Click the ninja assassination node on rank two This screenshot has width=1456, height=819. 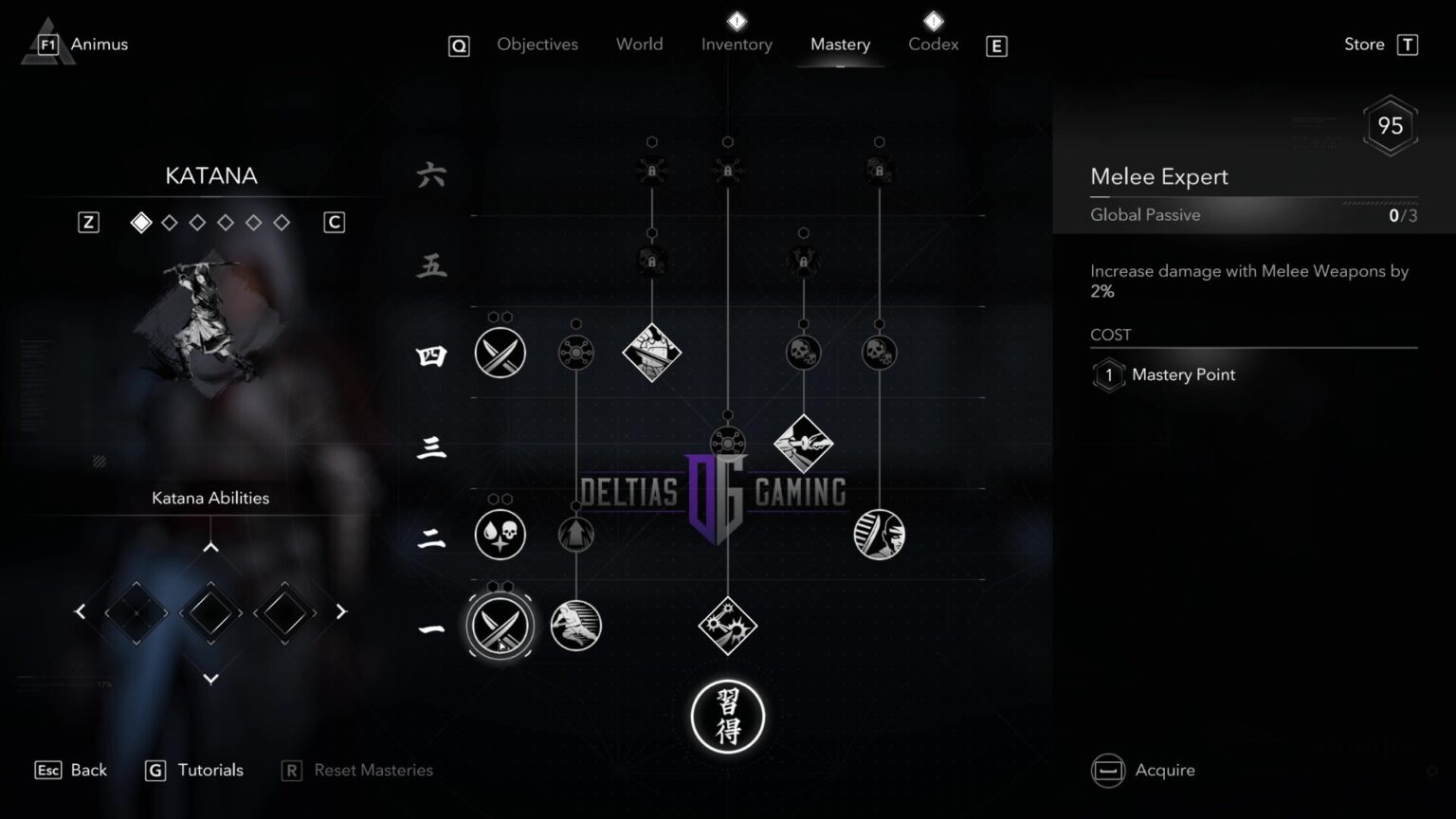[x=879, y=534]
